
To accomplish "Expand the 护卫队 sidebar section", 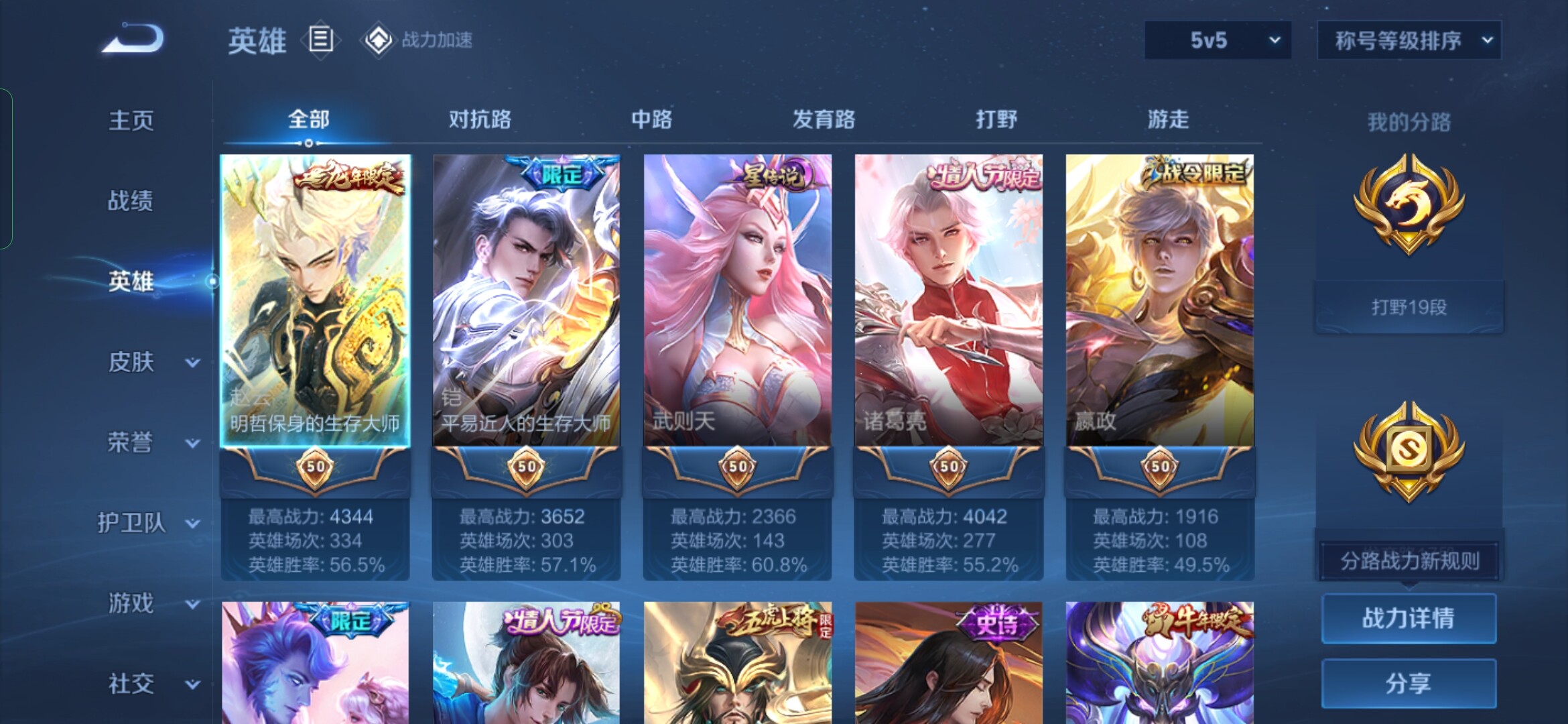I will point(149,523).
